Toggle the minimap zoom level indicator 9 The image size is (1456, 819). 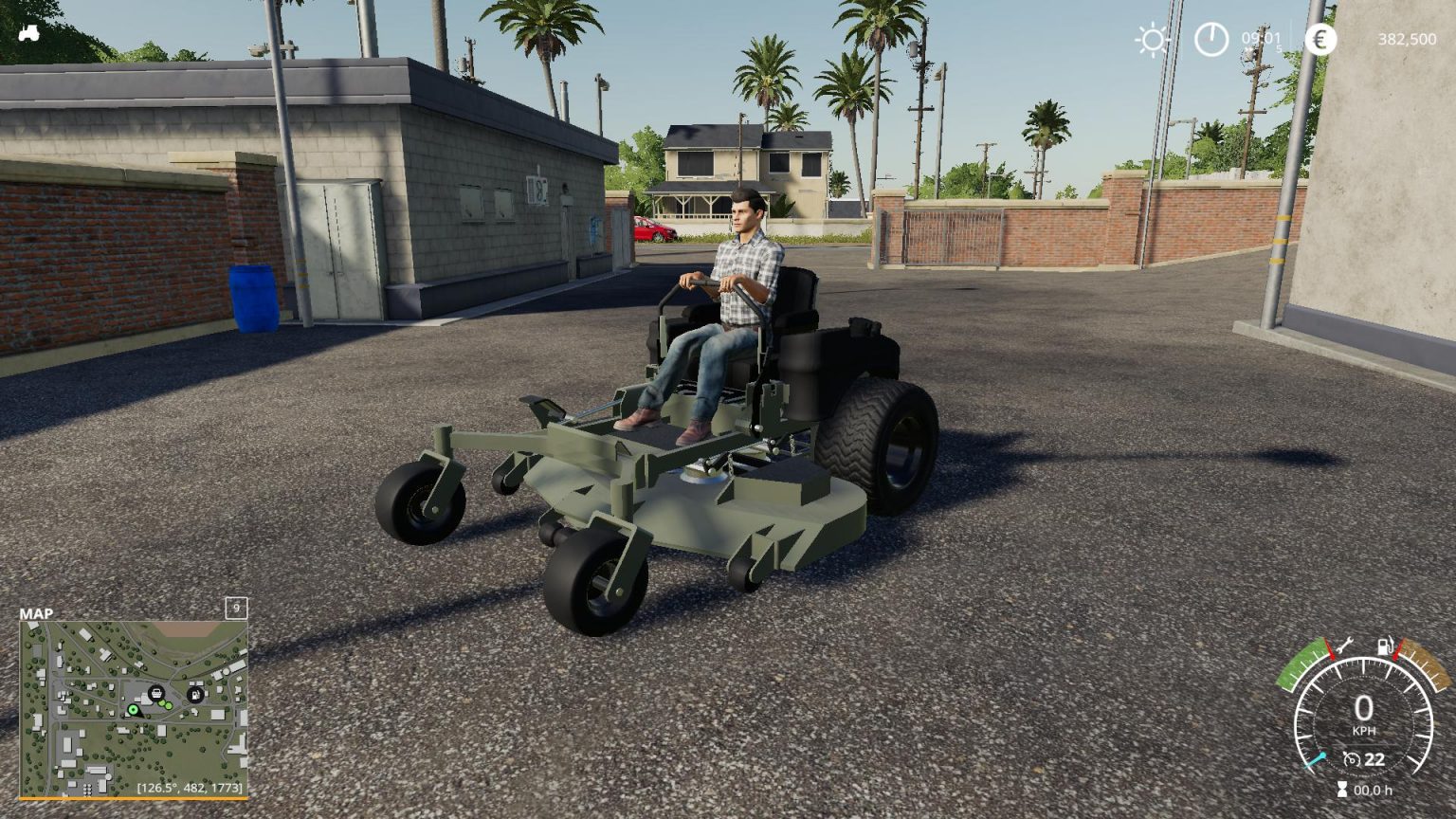234,607
